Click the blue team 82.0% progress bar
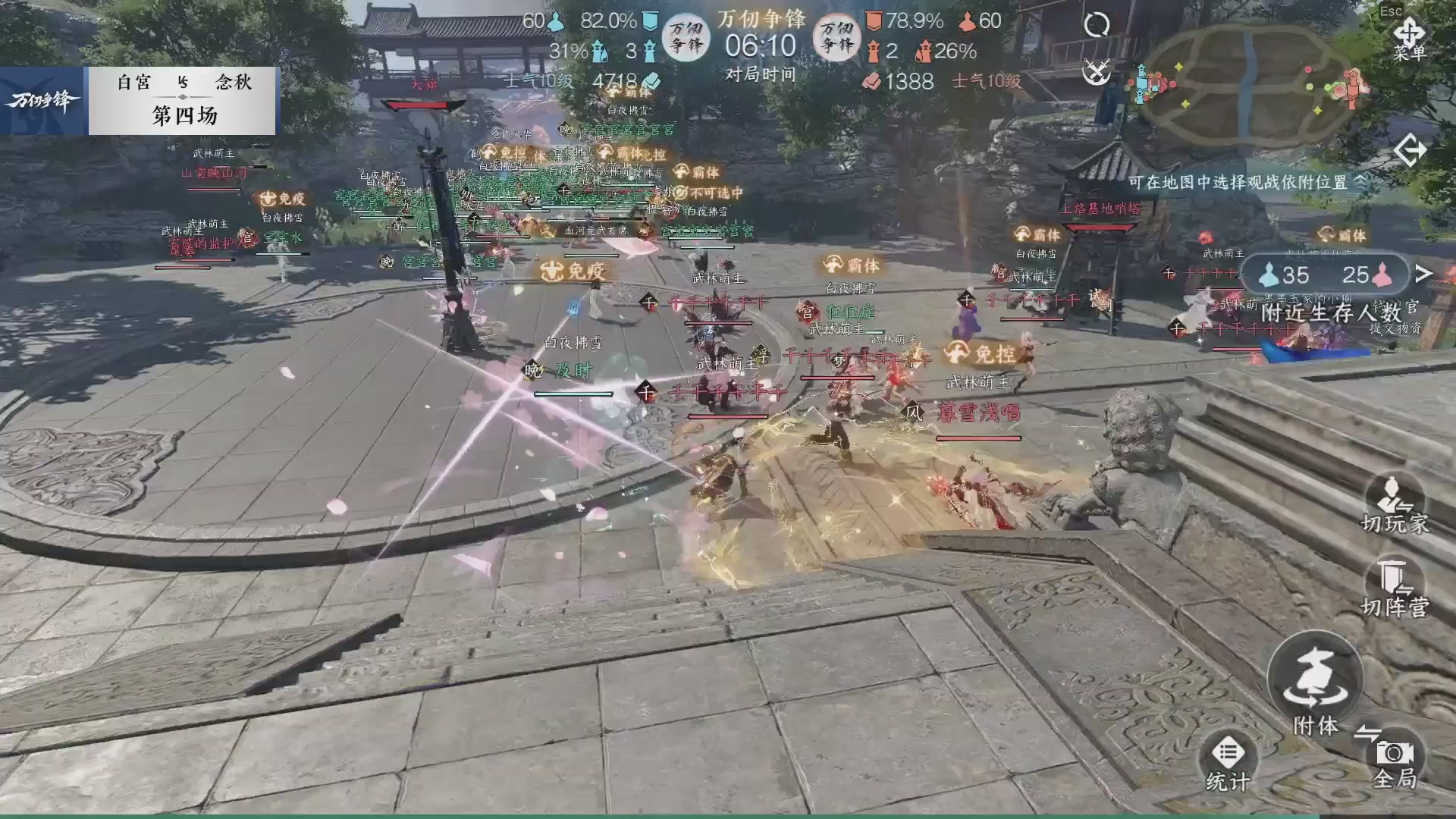 (x=608, y=21)
